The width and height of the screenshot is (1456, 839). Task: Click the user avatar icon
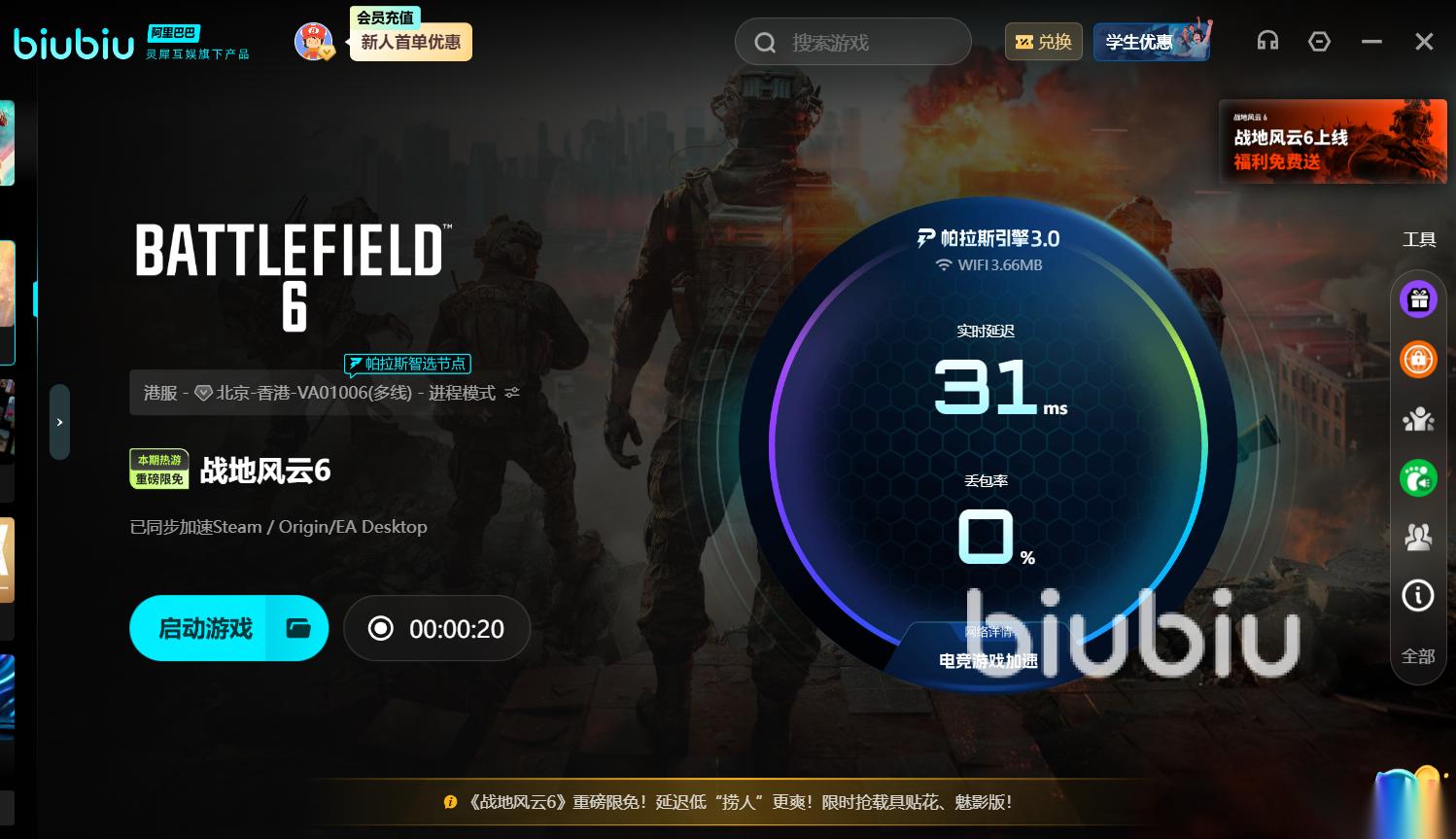(314, 42)
